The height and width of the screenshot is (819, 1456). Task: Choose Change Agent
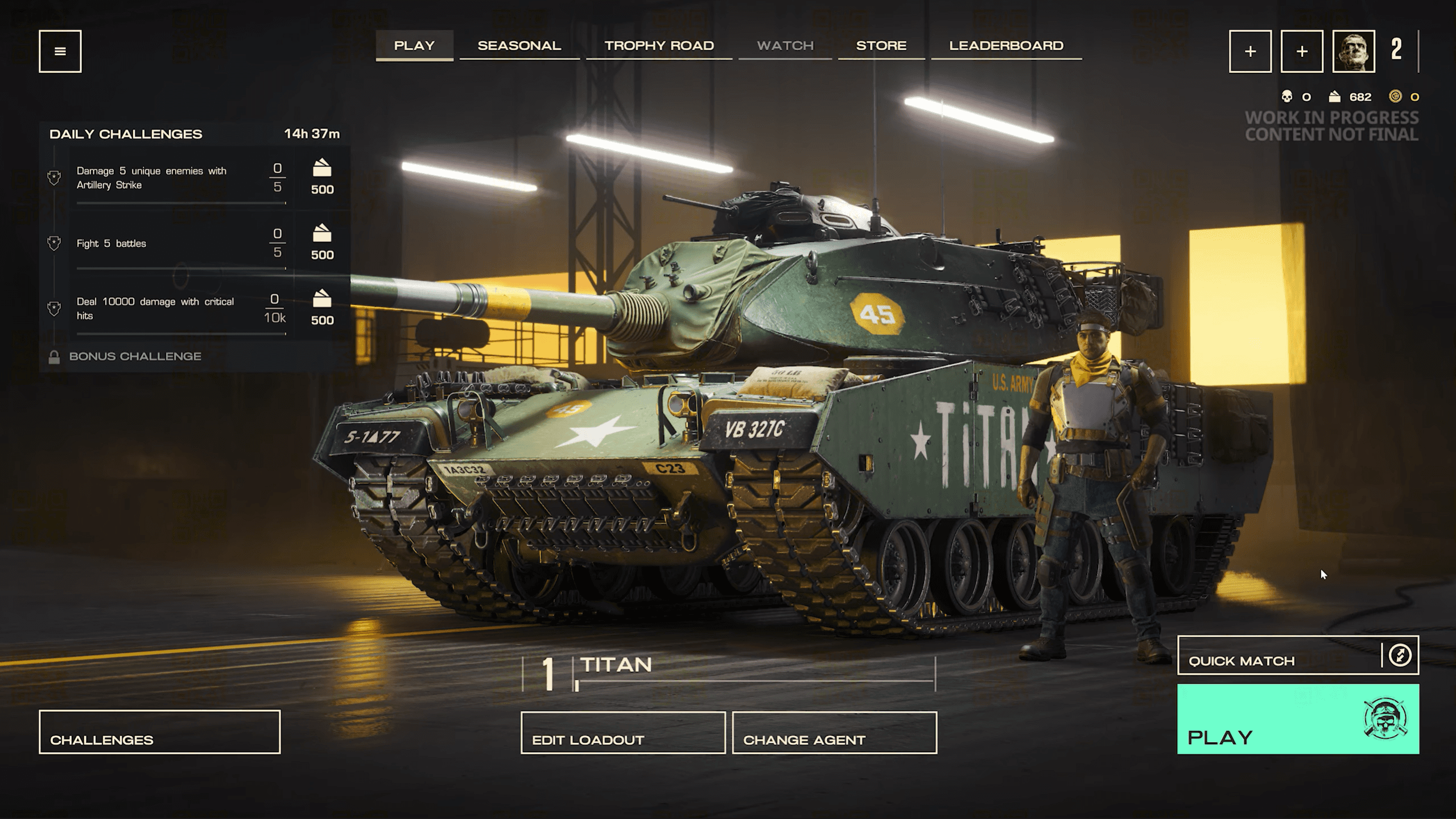point(834,732)
